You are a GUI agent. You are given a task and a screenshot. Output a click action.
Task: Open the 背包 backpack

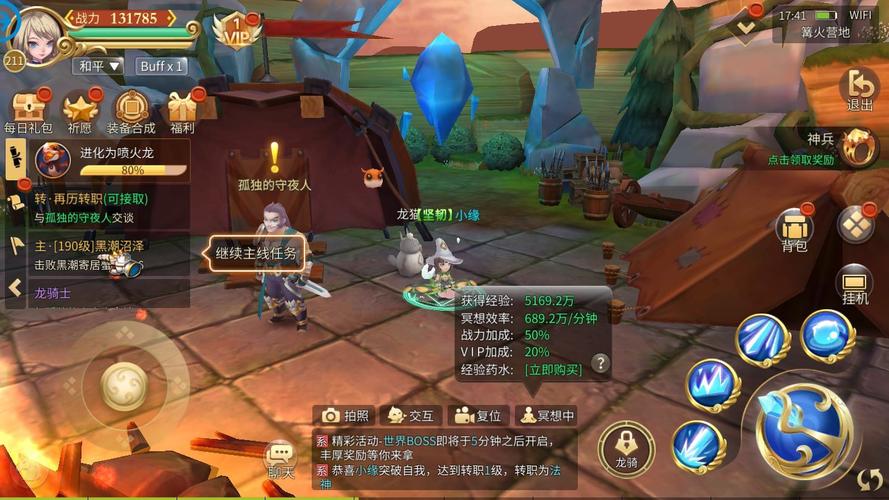tap(795, 230)
